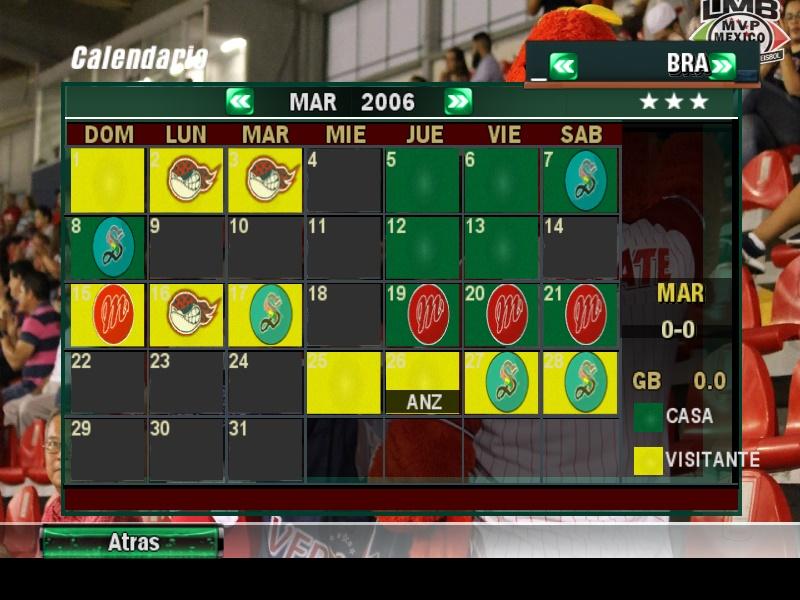Select March 7 on the calendar
The width and height of the screenshot is (800, 600).
(580, 180)
